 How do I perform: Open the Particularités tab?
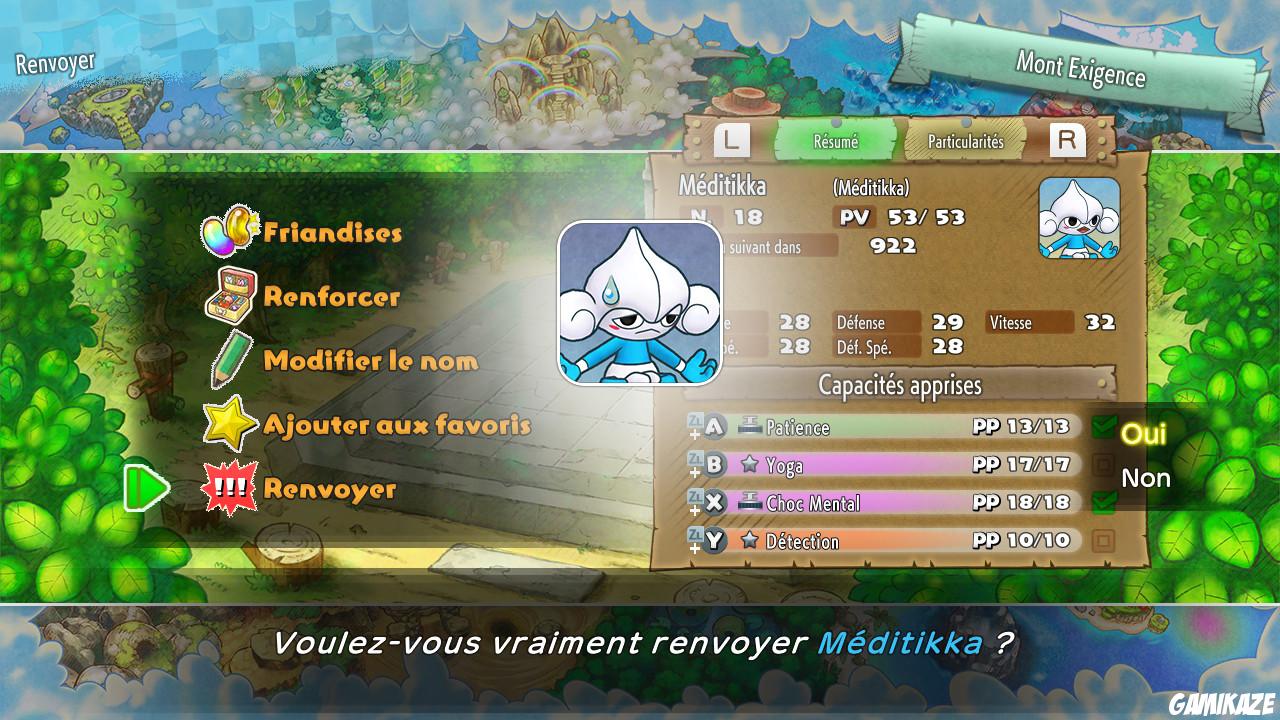click(964, 141)
